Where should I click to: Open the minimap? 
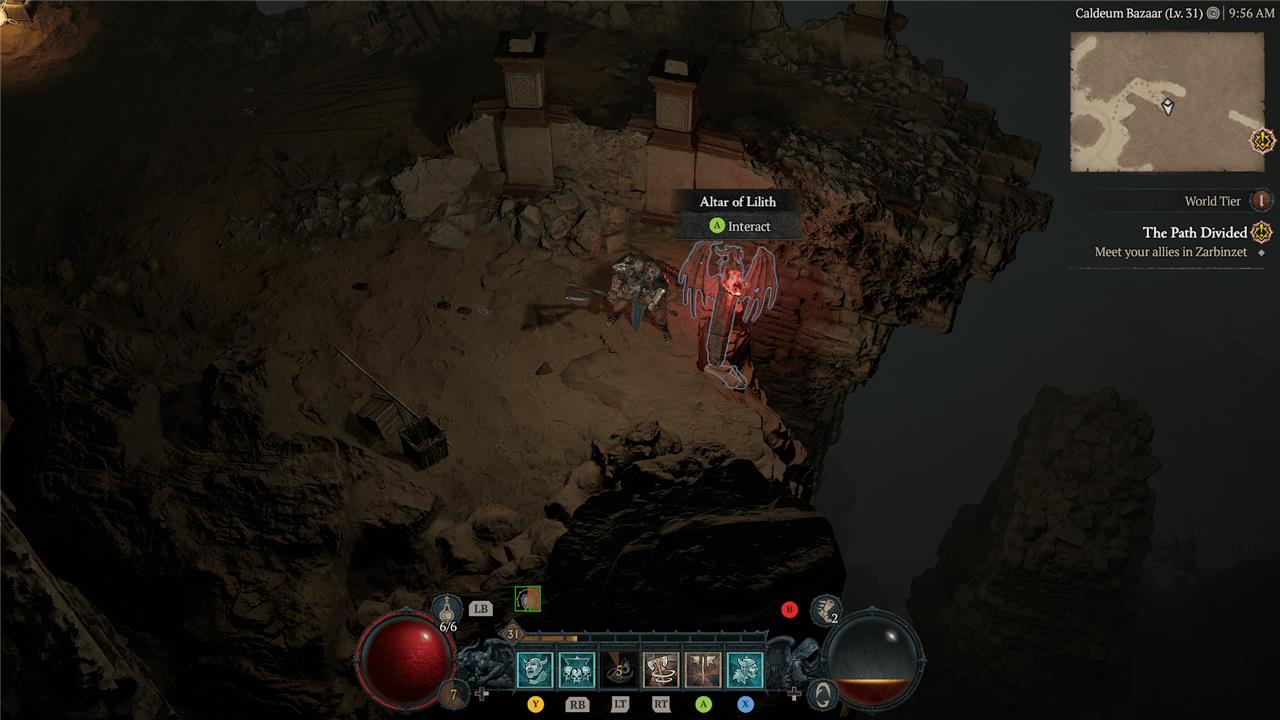[1166, 101]
